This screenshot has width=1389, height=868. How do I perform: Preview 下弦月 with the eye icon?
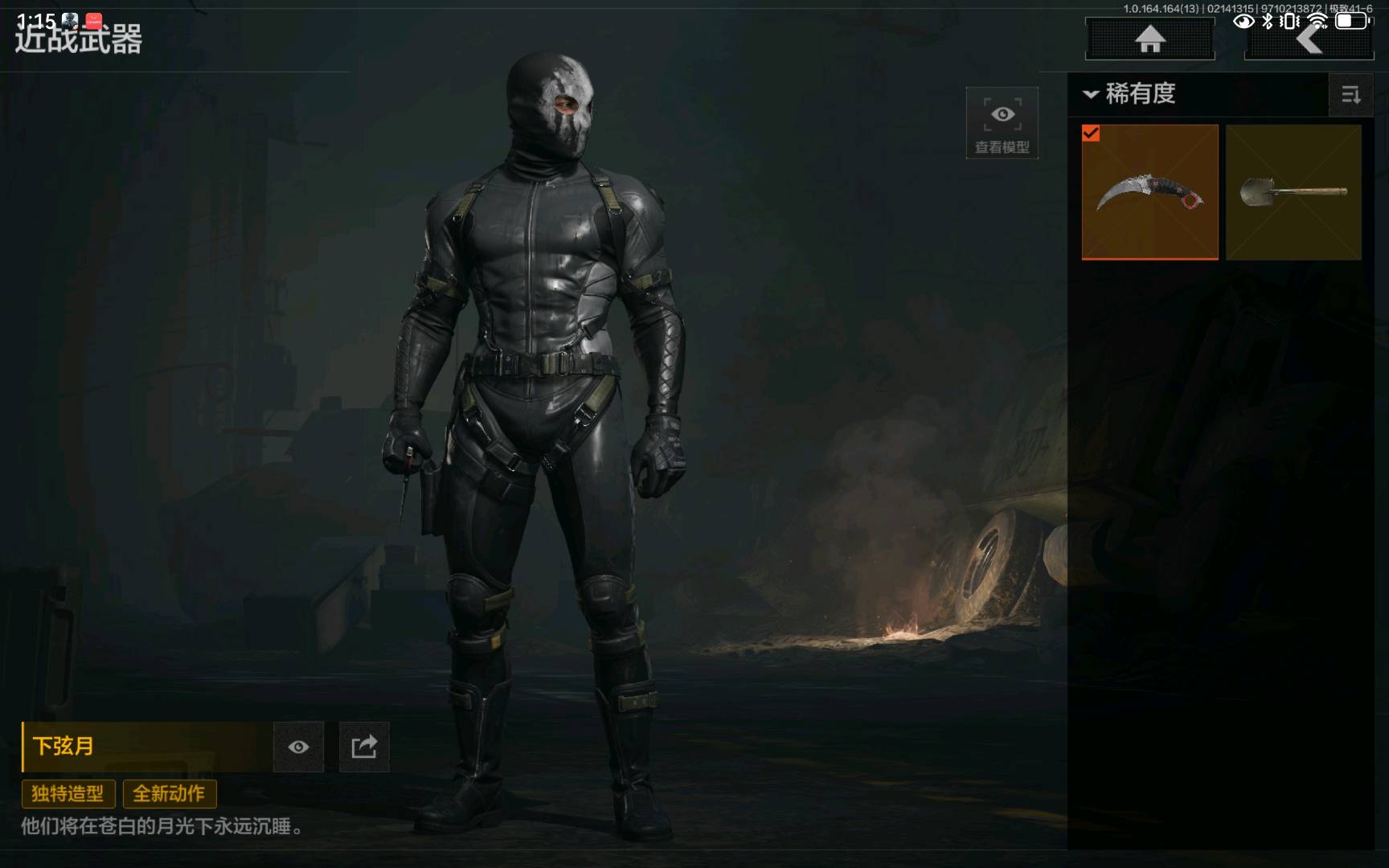[298, 747]
